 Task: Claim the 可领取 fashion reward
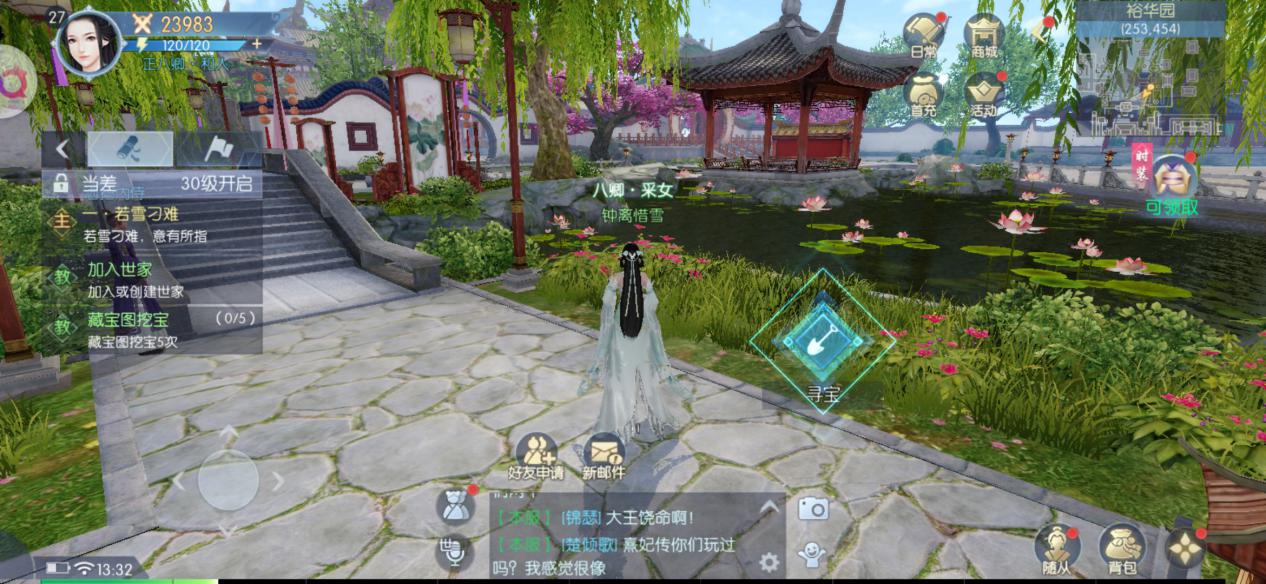(x=1172, y=183)
